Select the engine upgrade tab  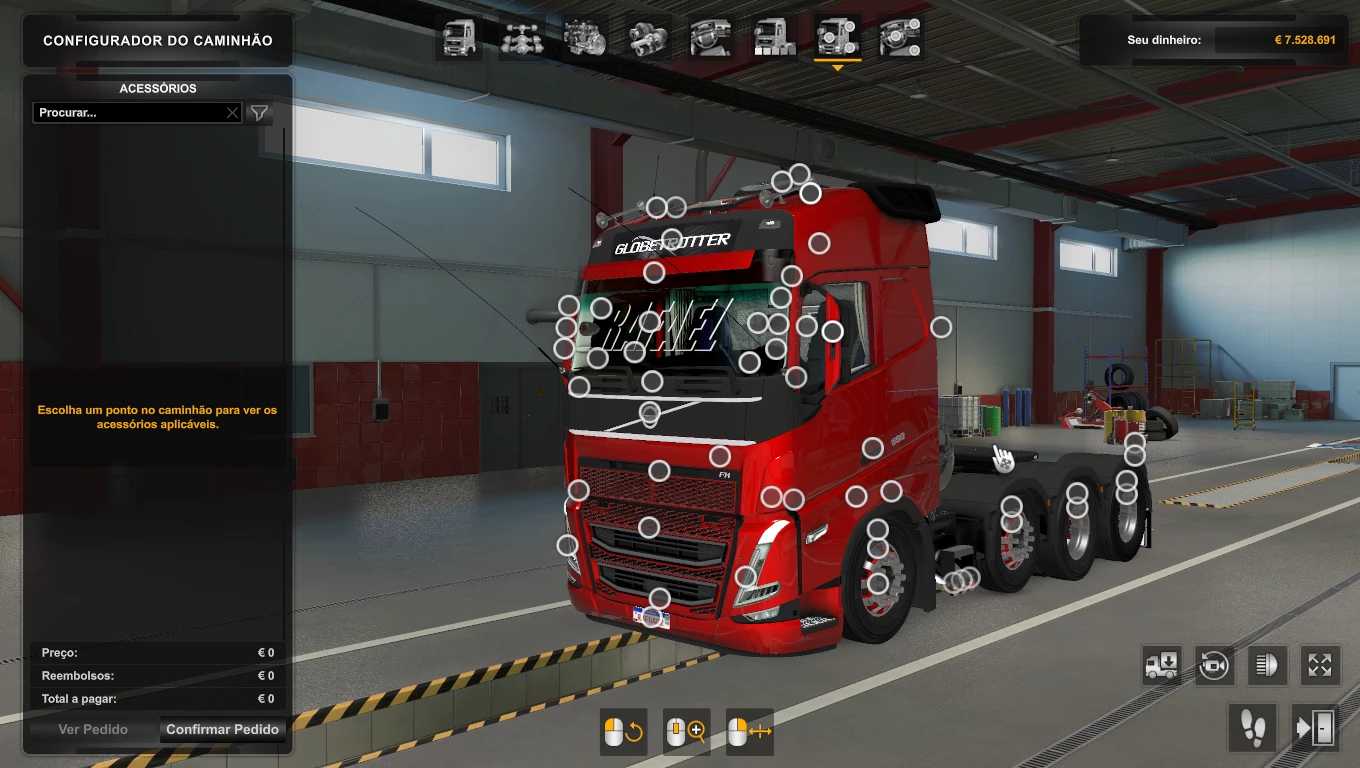pyautogui.click(x=584, y=38)
